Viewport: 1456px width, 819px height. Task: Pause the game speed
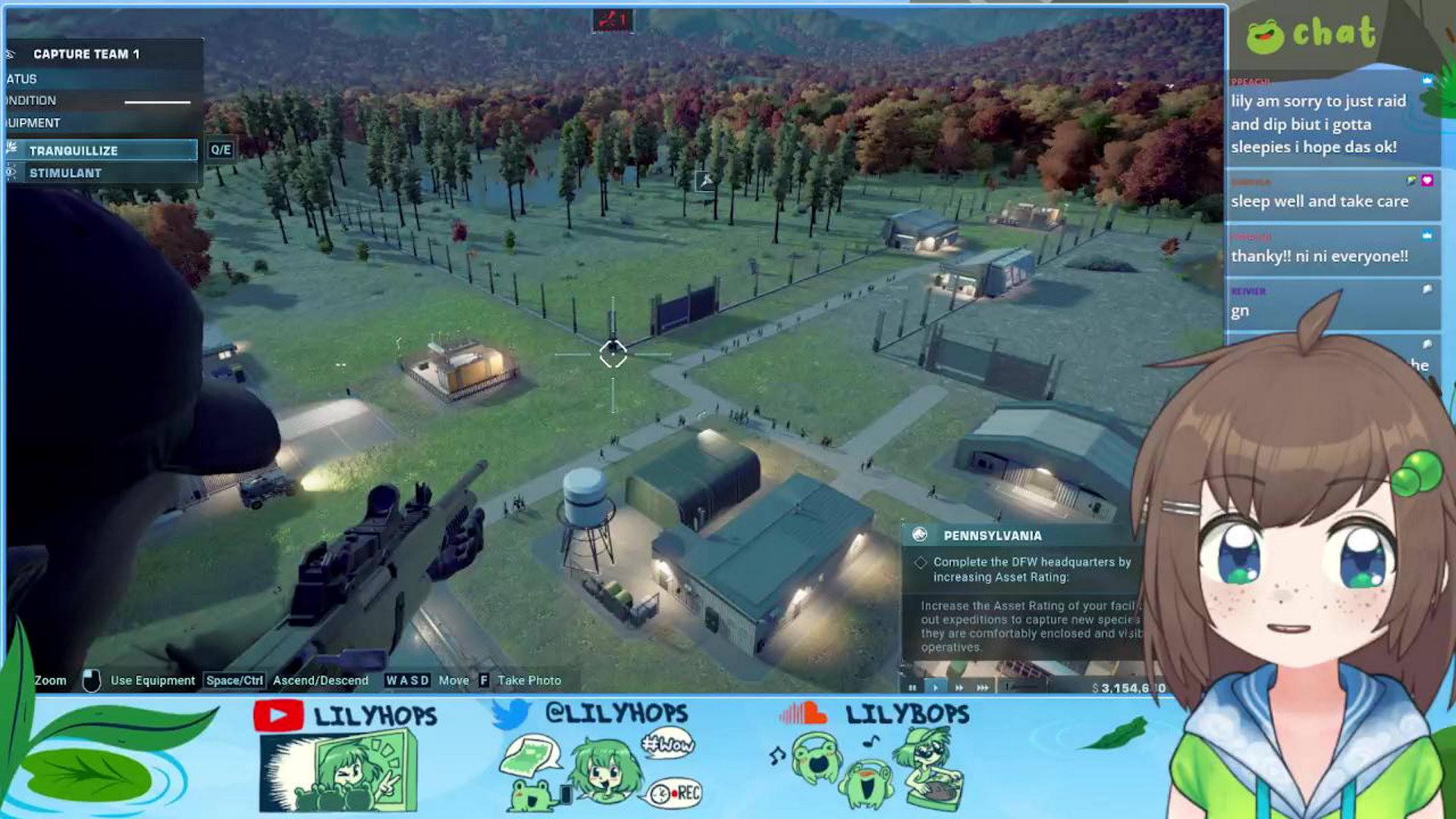pos(912,688)
